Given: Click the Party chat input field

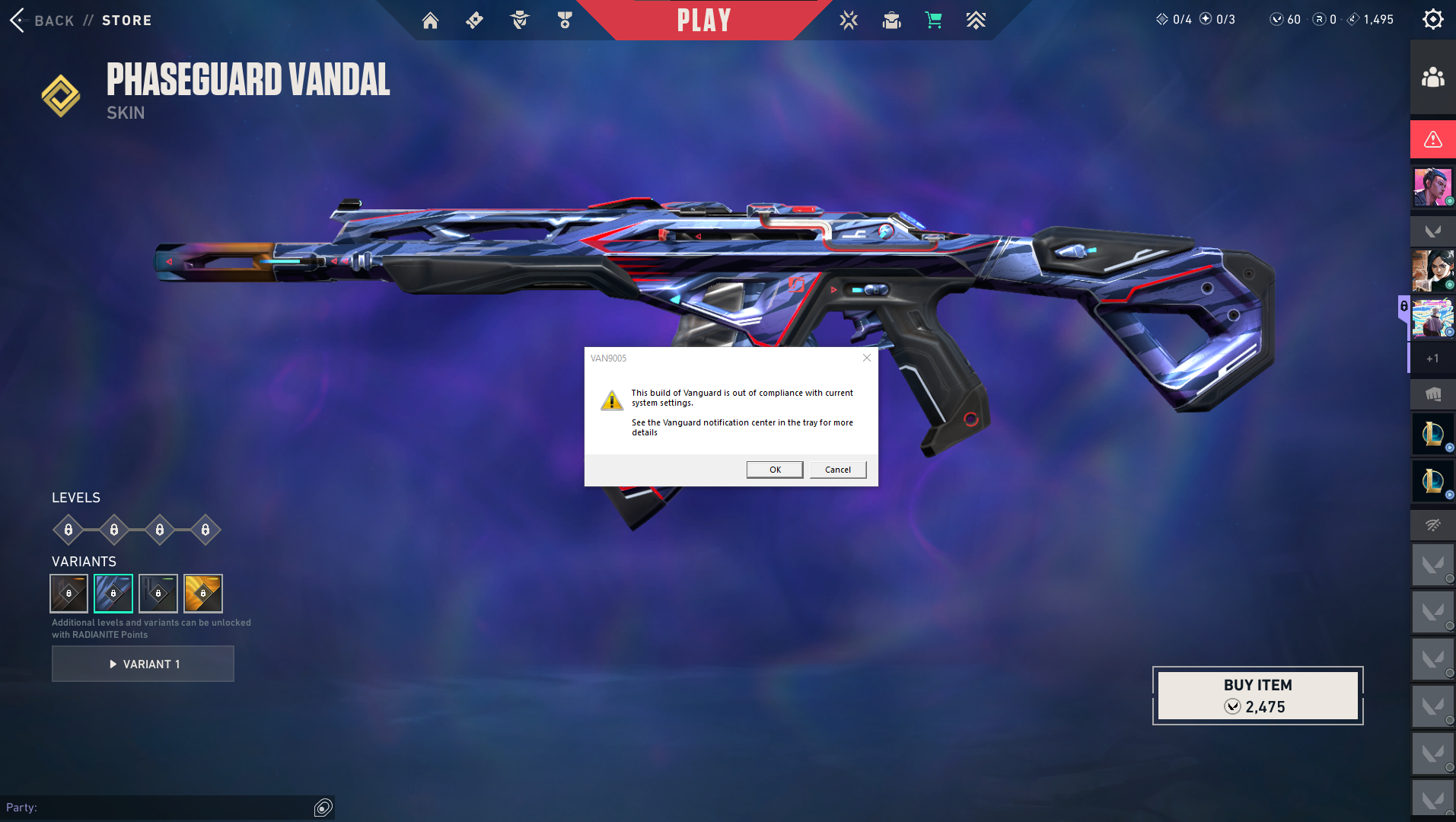Looking at the screenshot, I should click(x=167, y=808).
